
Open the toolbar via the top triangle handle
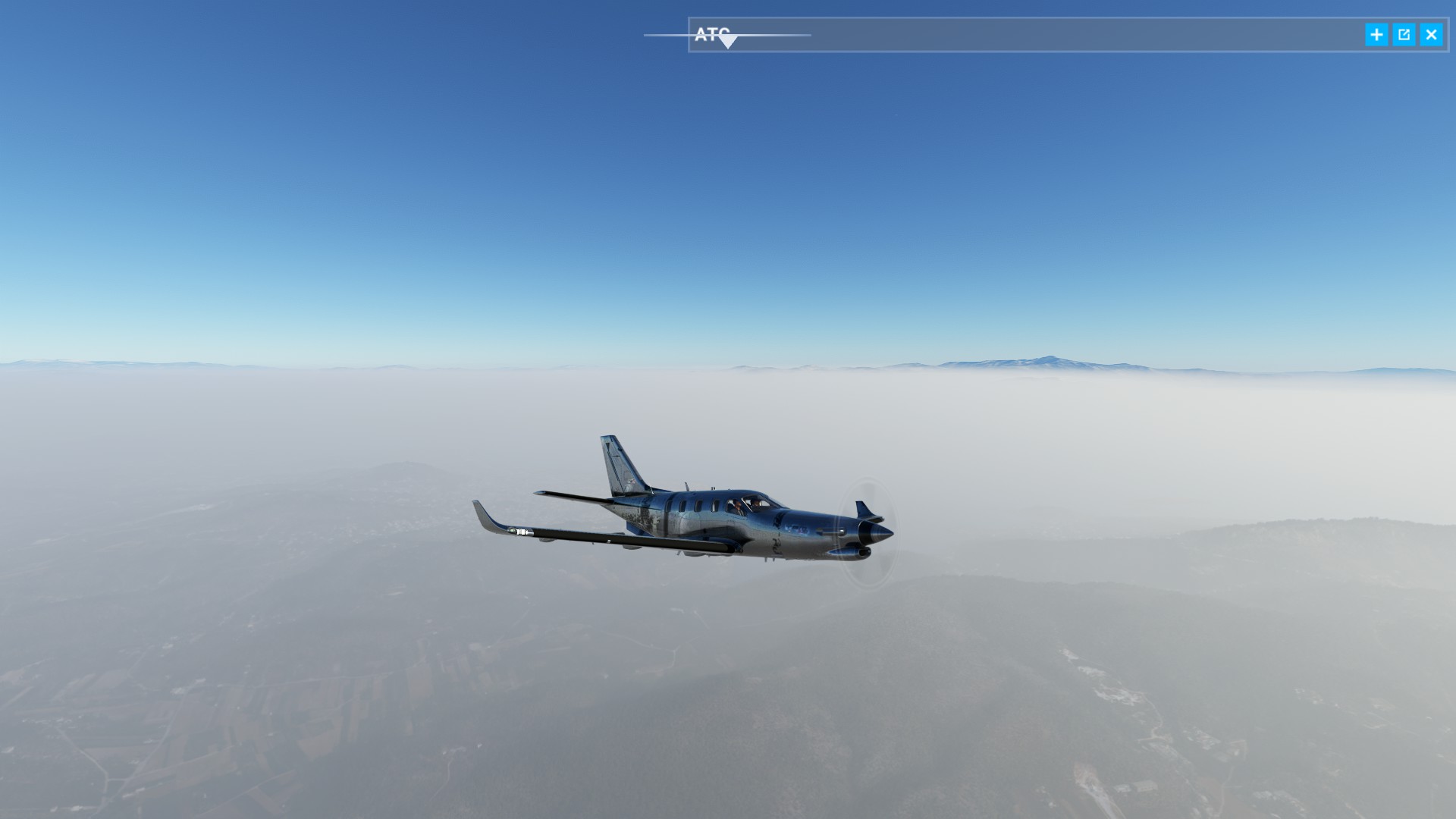727,42
